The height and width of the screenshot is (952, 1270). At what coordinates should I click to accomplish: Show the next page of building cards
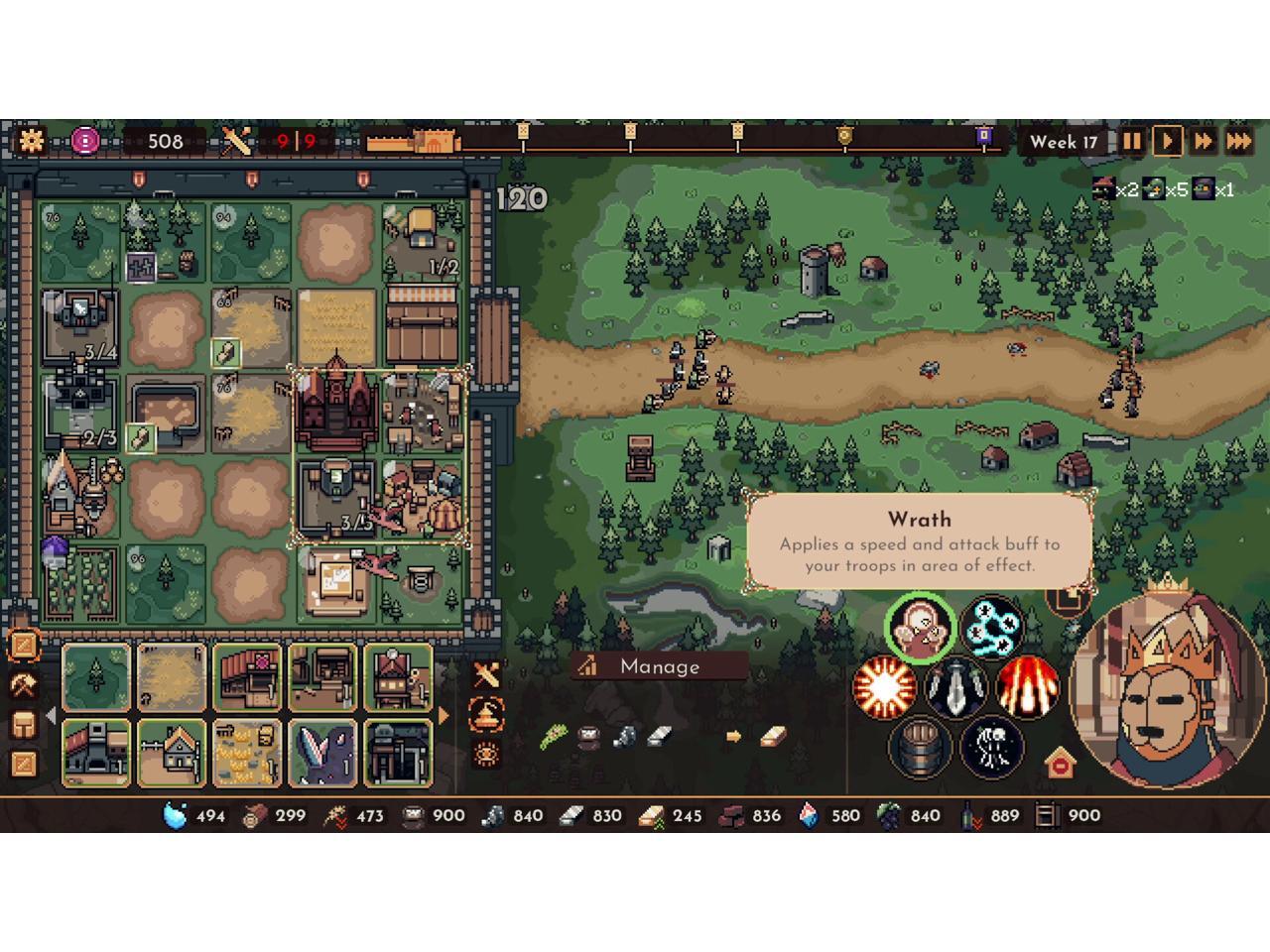[444, 715]
